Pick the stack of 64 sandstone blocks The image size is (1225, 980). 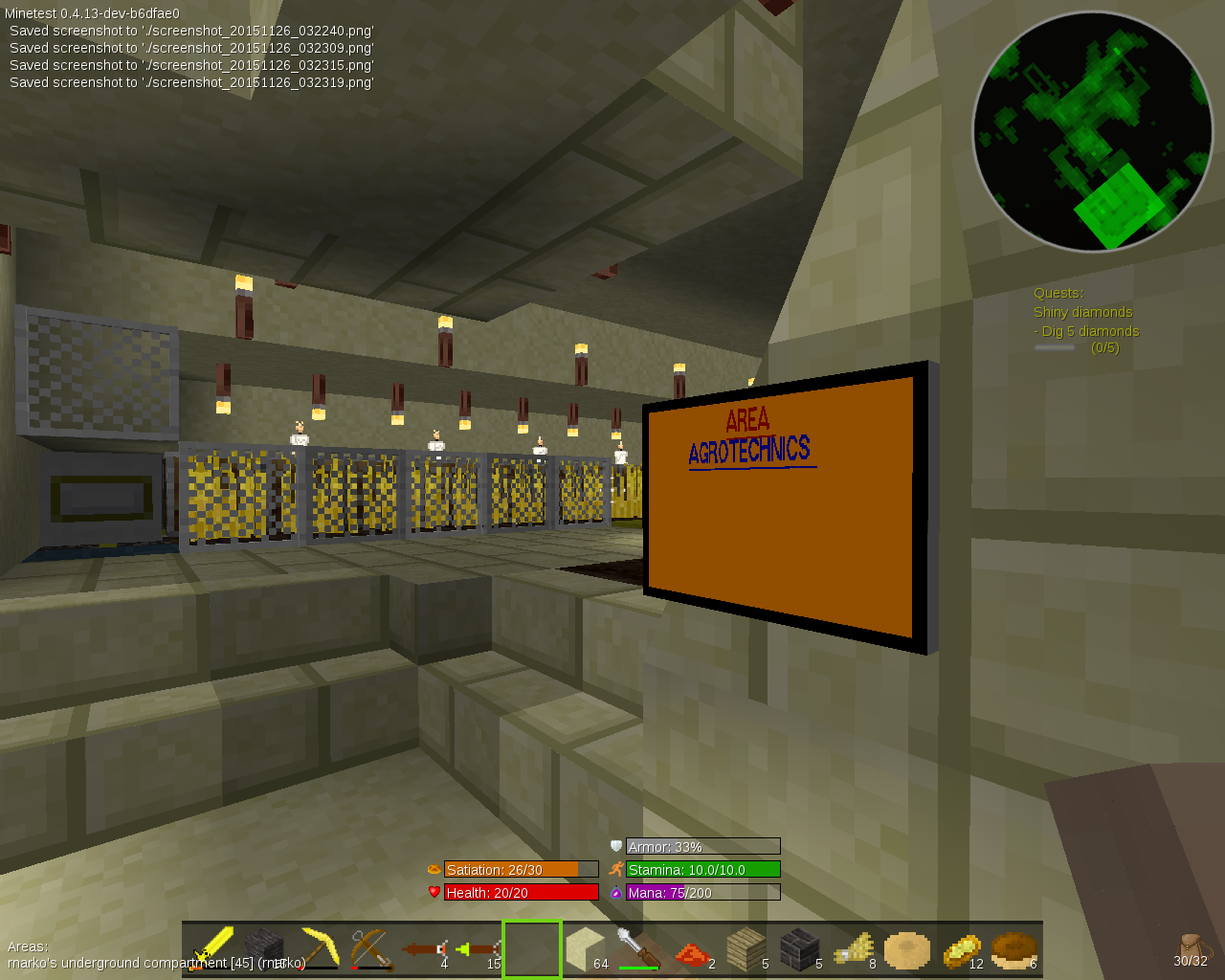click(x=584, y=949)
